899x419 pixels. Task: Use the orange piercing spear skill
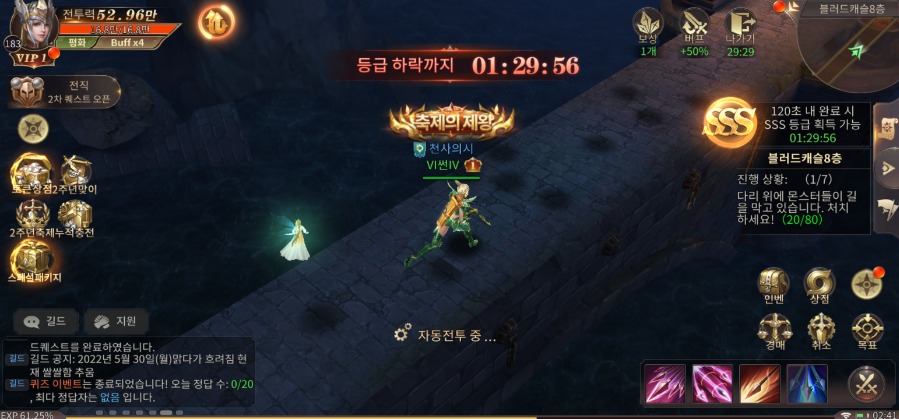click(x=758, y=383)
